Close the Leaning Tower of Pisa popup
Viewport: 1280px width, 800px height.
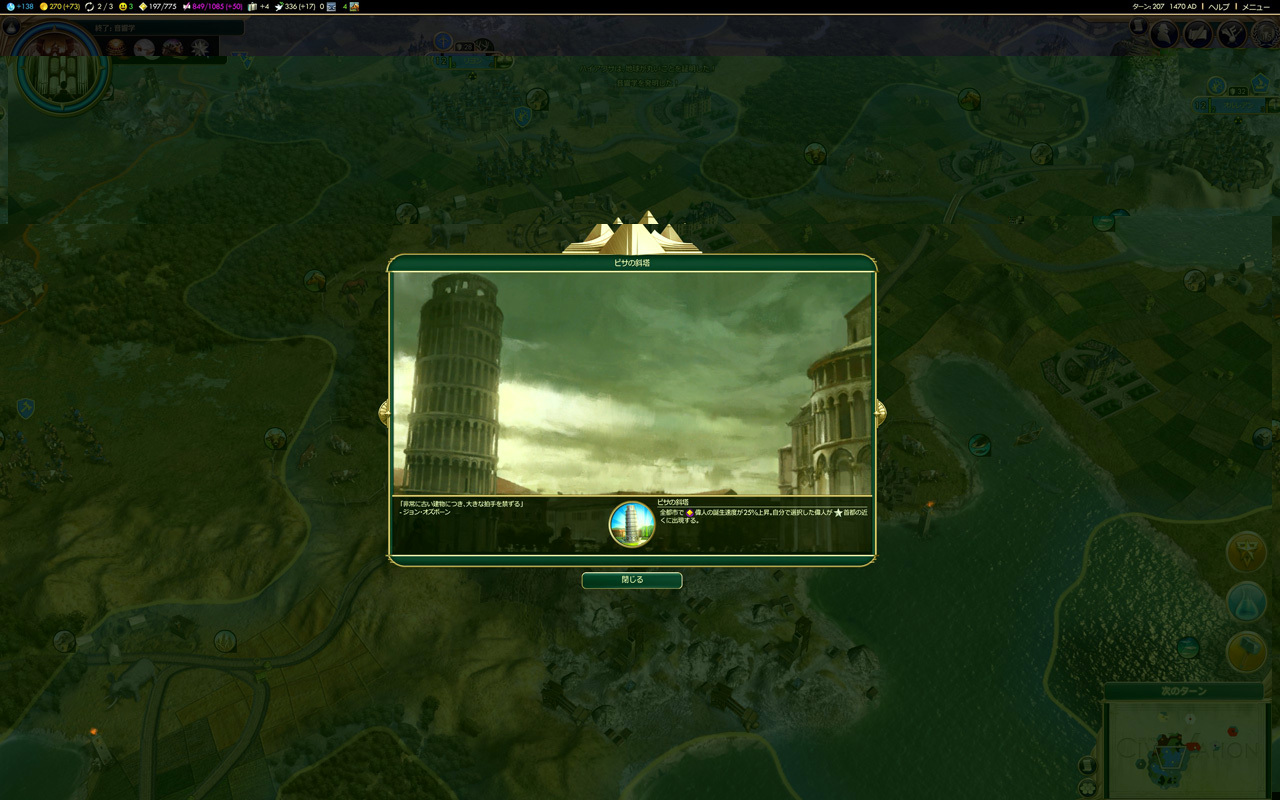point(631,580)
